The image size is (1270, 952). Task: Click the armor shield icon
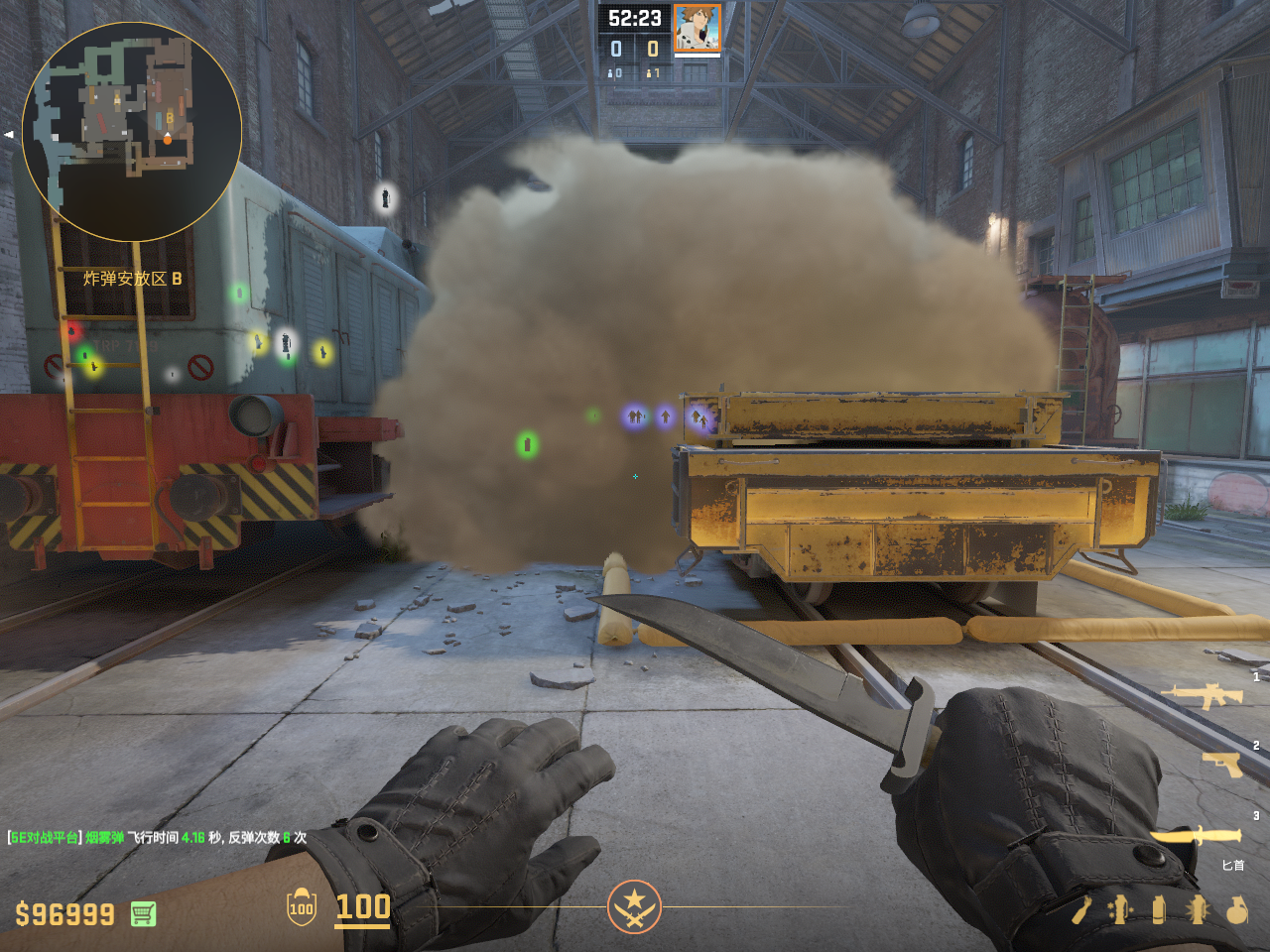302,907
